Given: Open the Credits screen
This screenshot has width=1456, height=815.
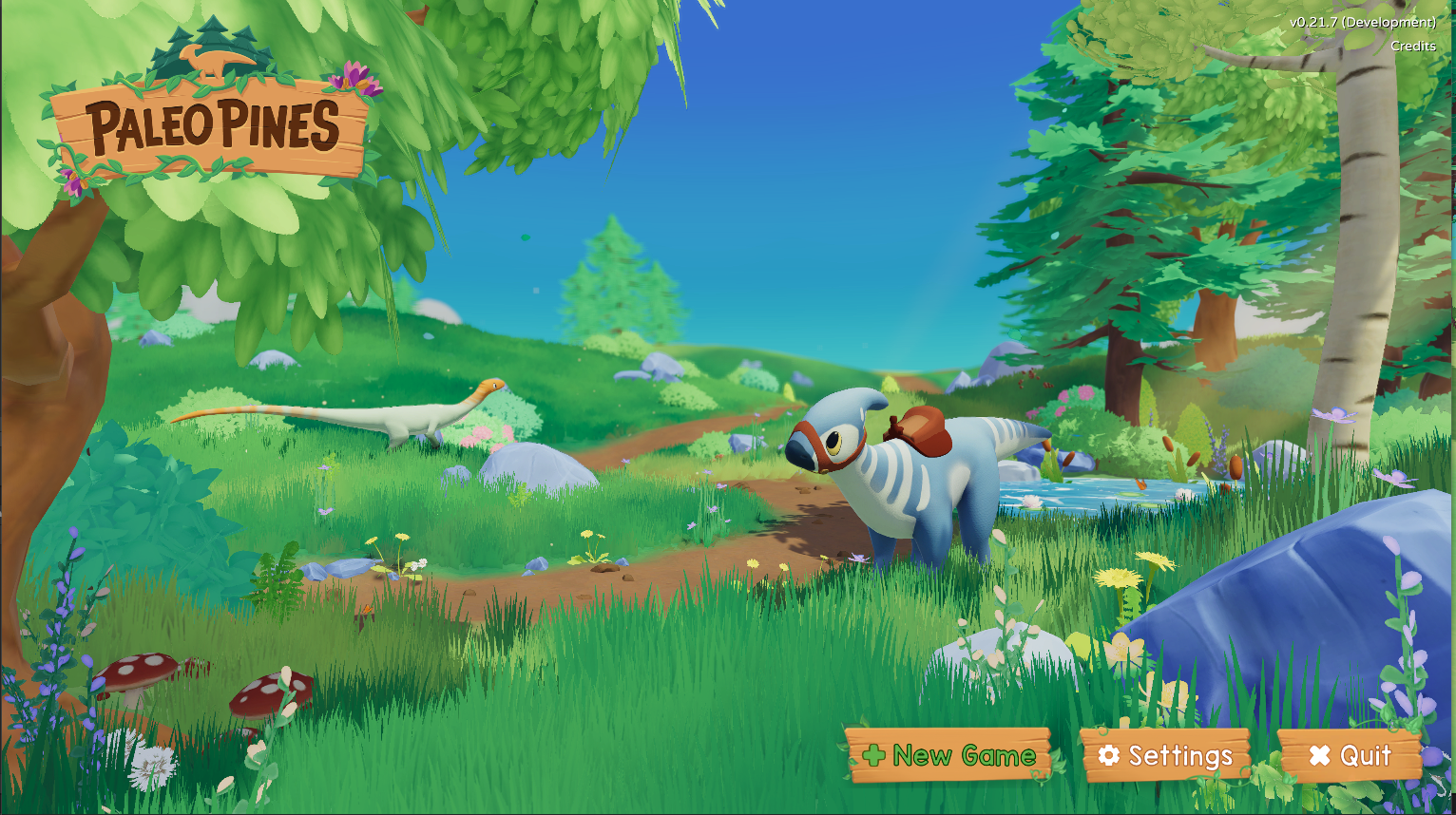Looking at the screenshot, I should coord(1413,44).
